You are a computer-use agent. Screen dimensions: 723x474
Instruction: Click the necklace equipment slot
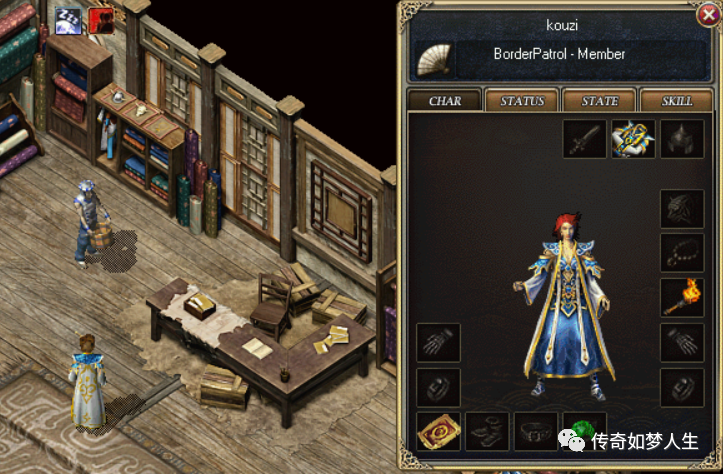(682, 253)
